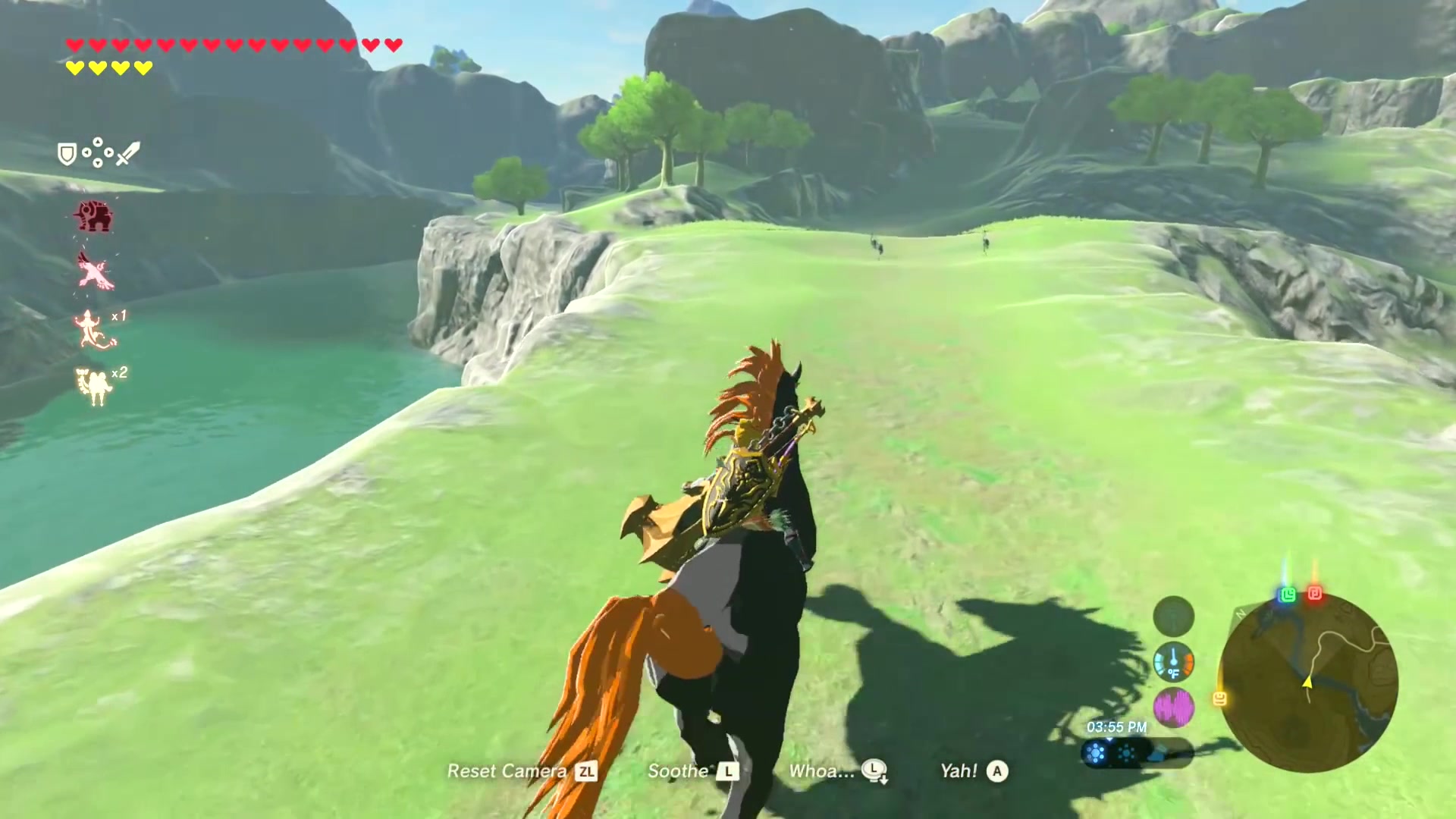Select the green stamp marker on the minimap edge
This screenshot has width=1456, height=819.
pyautogui.click(x=1287, y=595)
